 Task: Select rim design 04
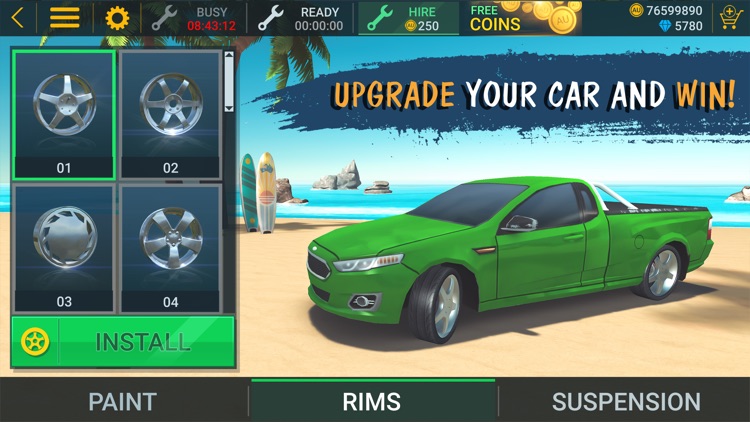point(170,247)
